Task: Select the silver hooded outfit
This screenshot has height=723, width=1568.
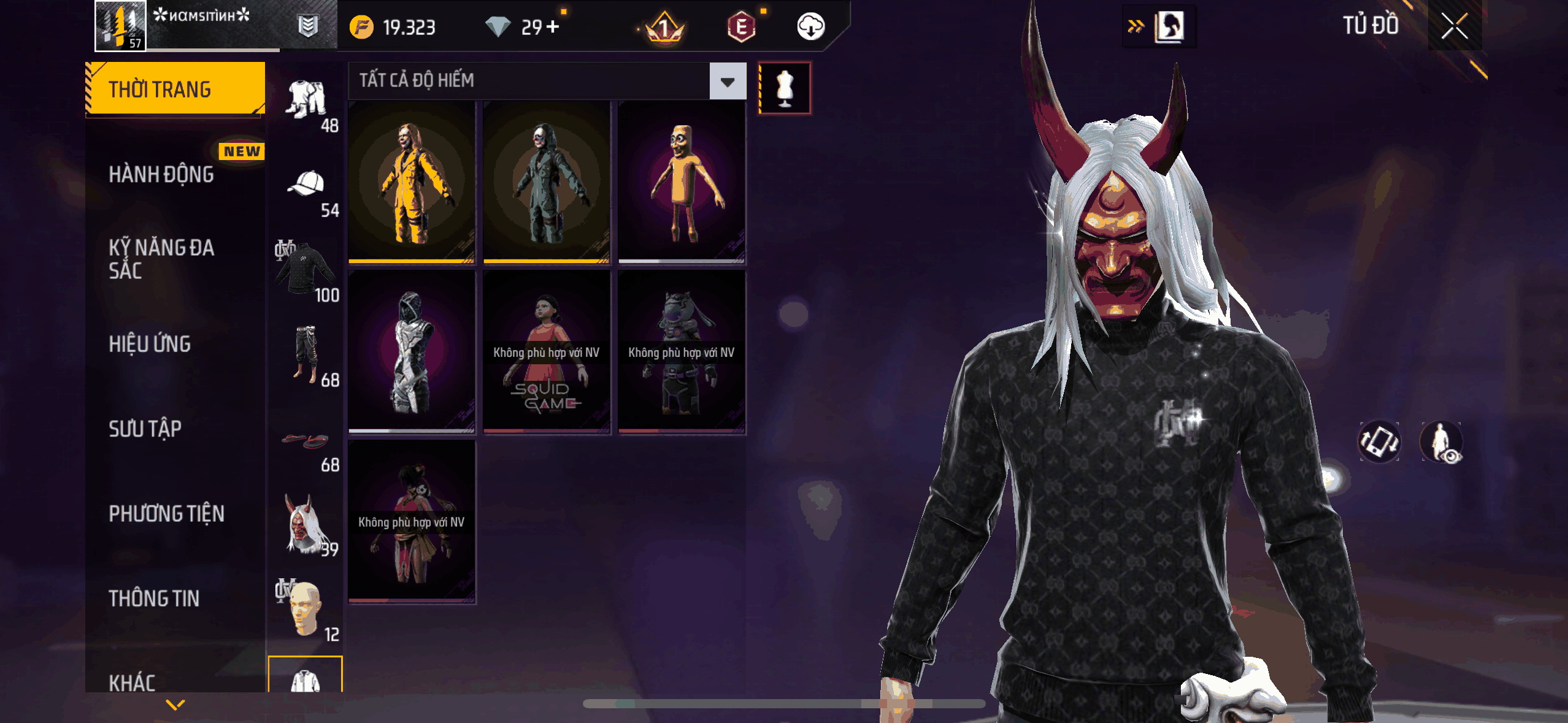Action: 412,352
